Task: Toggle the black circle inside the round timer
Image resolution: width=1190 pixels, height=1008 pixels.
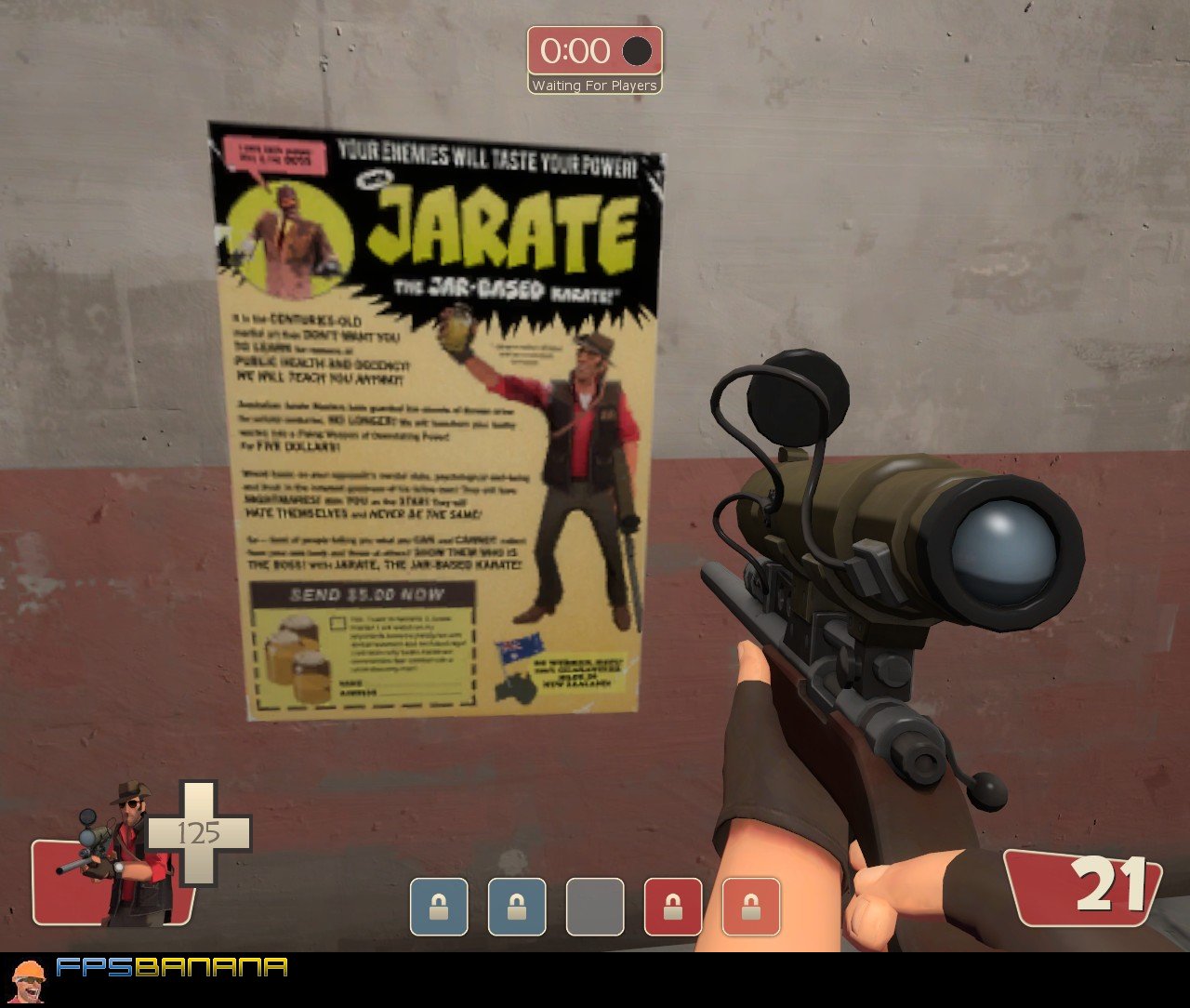Action: (636, 53)
